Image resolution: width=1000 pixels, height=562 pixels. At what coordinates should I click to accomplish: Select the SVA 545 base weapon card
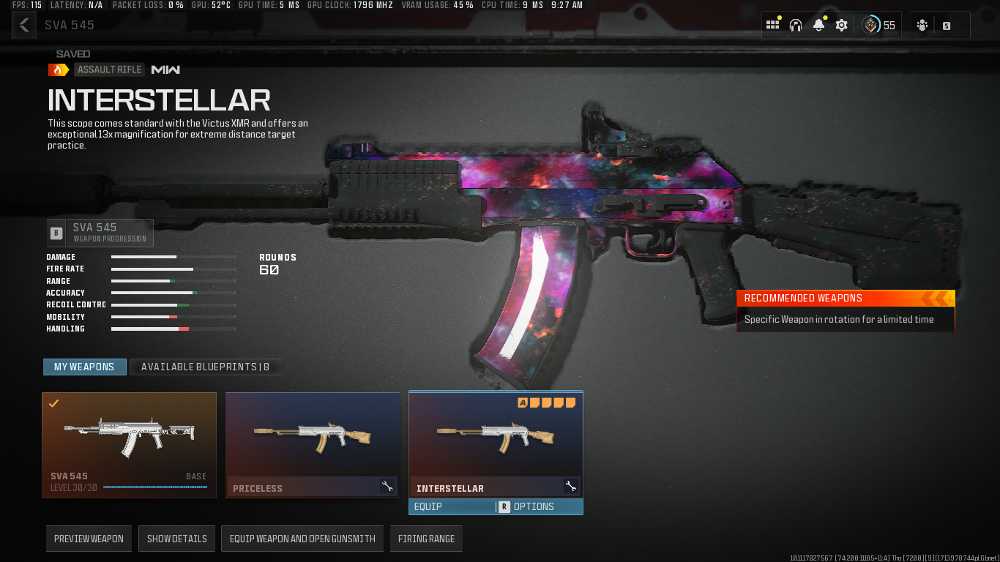[x=129, y=444]
